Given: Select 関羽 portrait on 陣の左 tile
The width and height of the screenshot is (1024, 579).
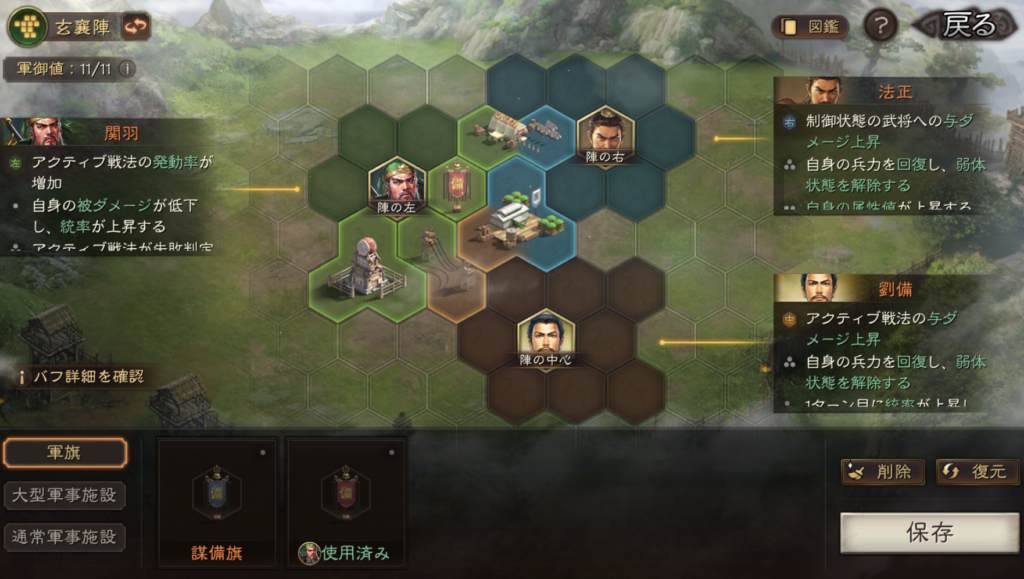Looking at the screenshot, I should click(x=397, y=183).
